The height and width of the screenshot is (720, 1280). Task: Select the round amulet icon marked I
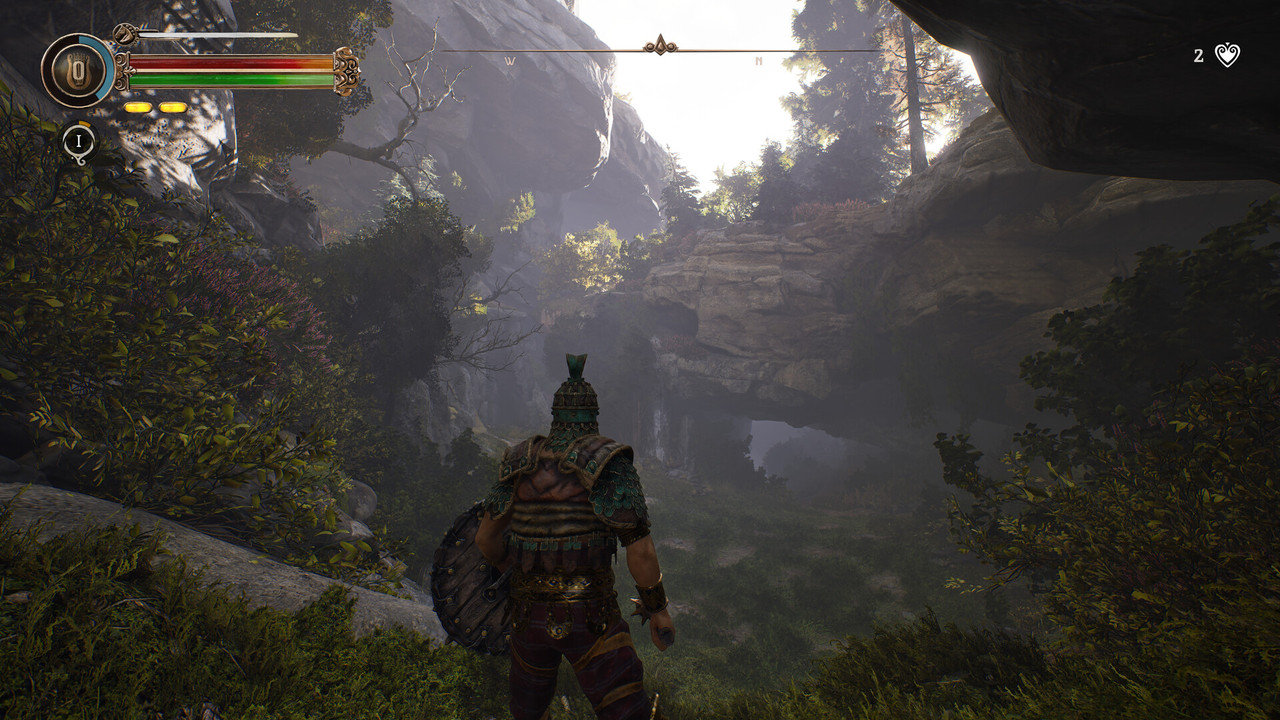tap(79, 142)
